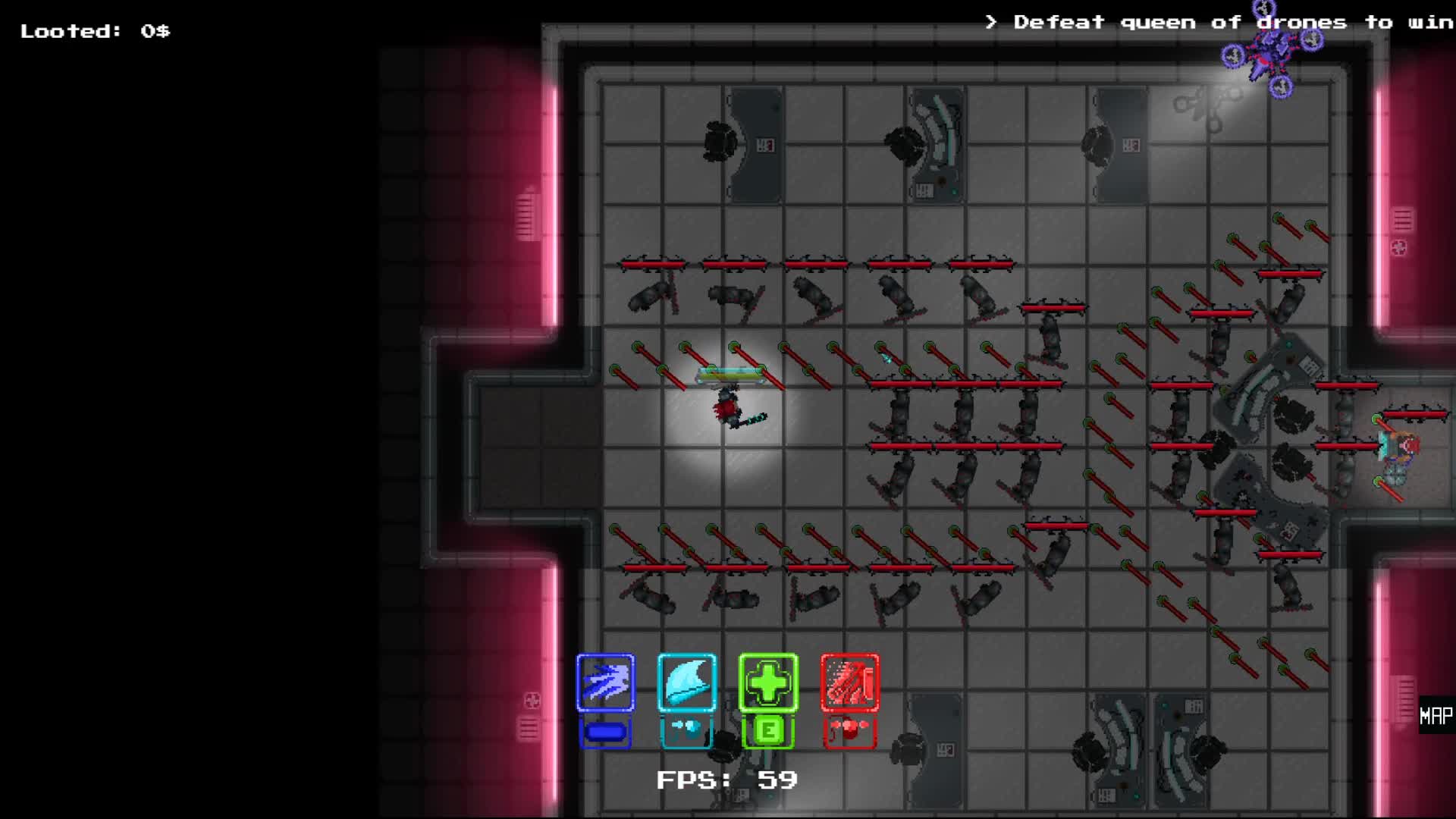The image size is (1456, 819).
Task: Click the cyan ammo dots under the fin ability
Action: [686, 726]
